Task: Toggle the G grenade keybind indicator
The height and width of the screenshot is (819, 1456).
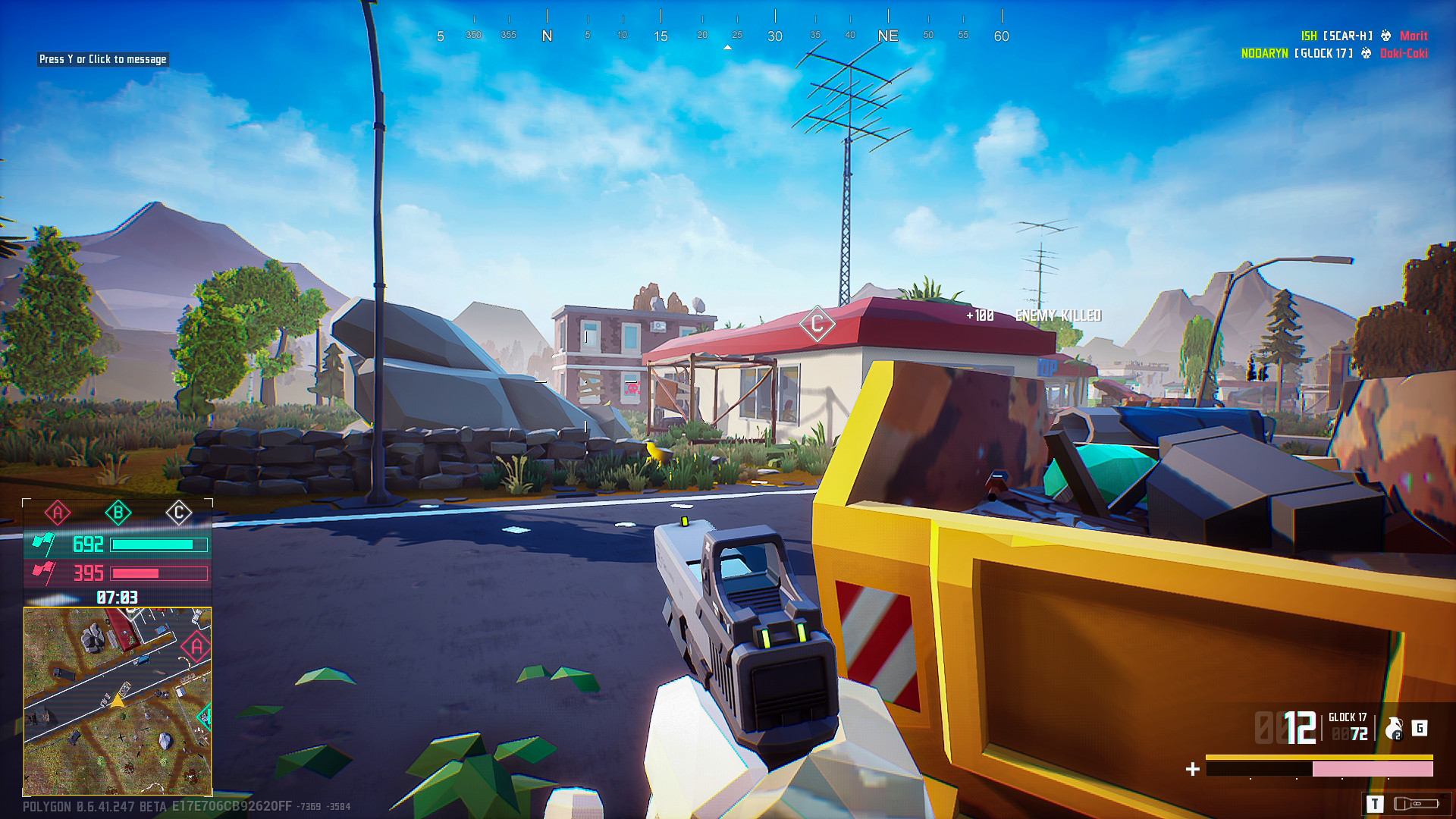Action: click(x=1420, y=730)
